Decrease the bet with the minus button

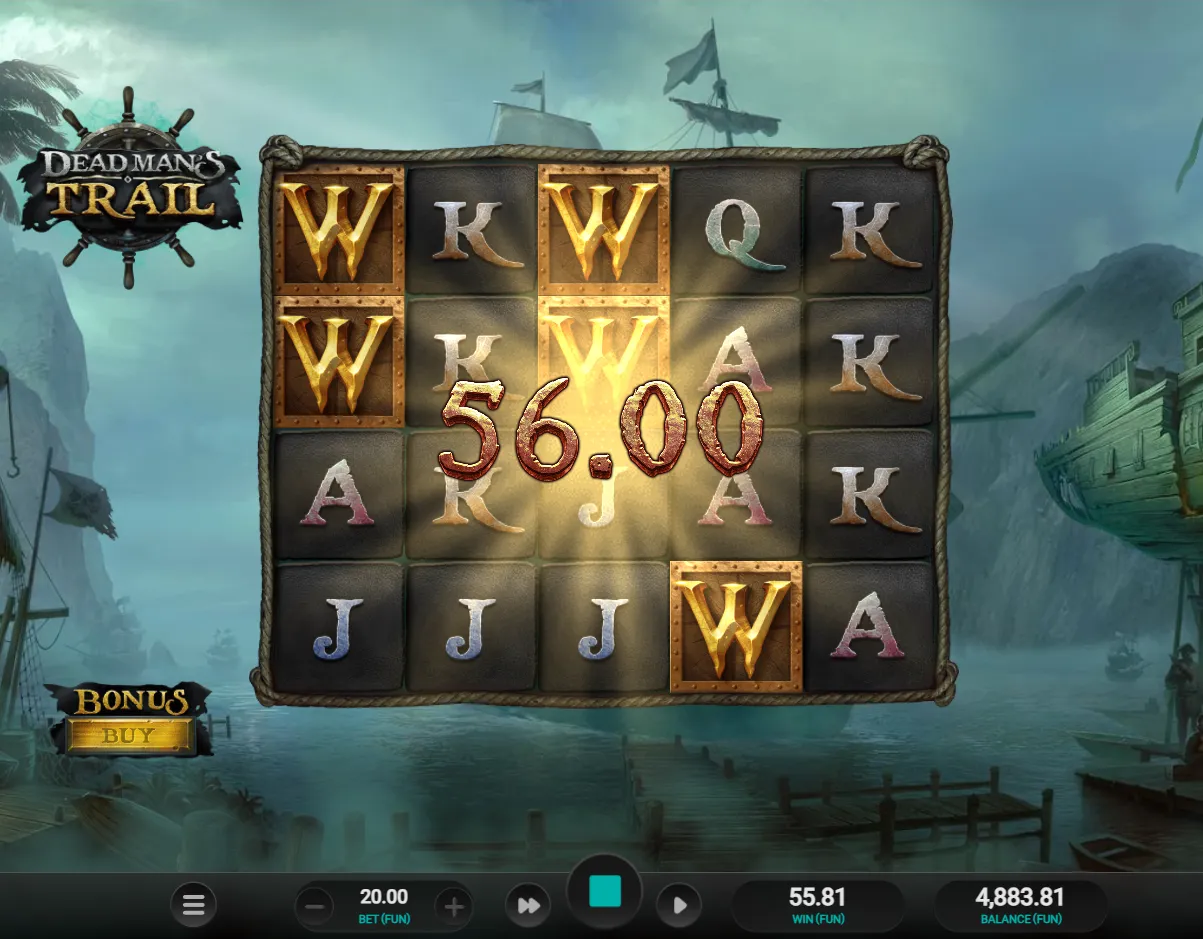point(314,907)
